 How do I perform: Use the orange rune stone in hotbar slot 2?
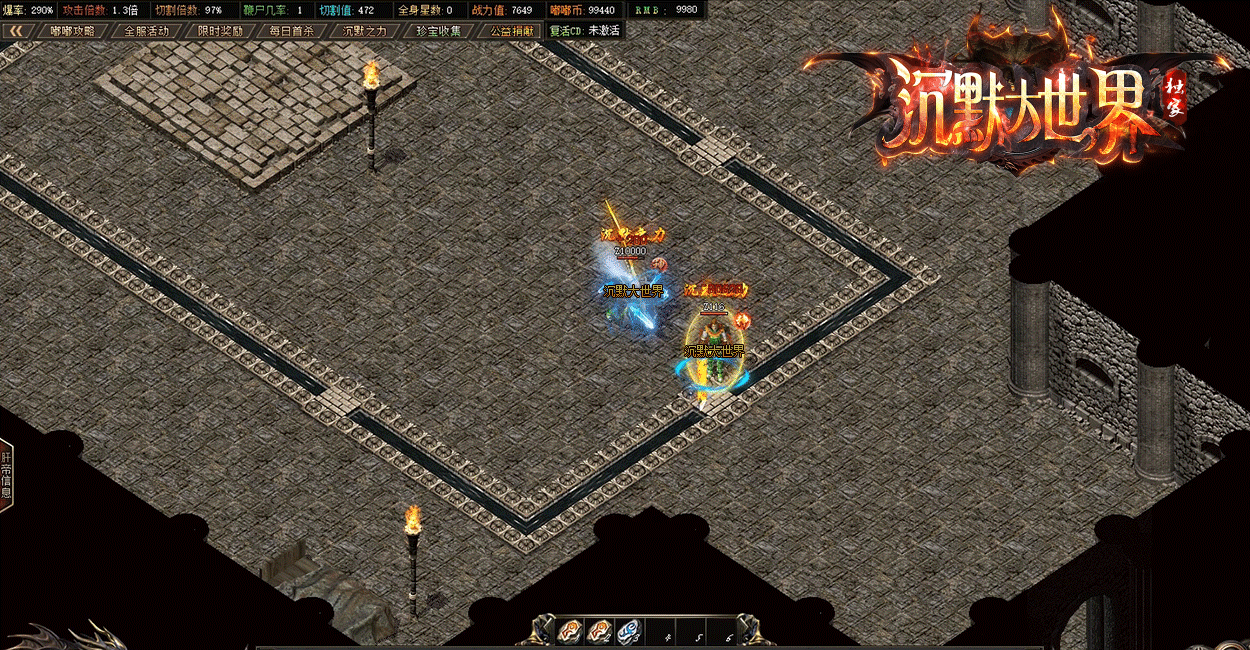[x=600, y=631]
